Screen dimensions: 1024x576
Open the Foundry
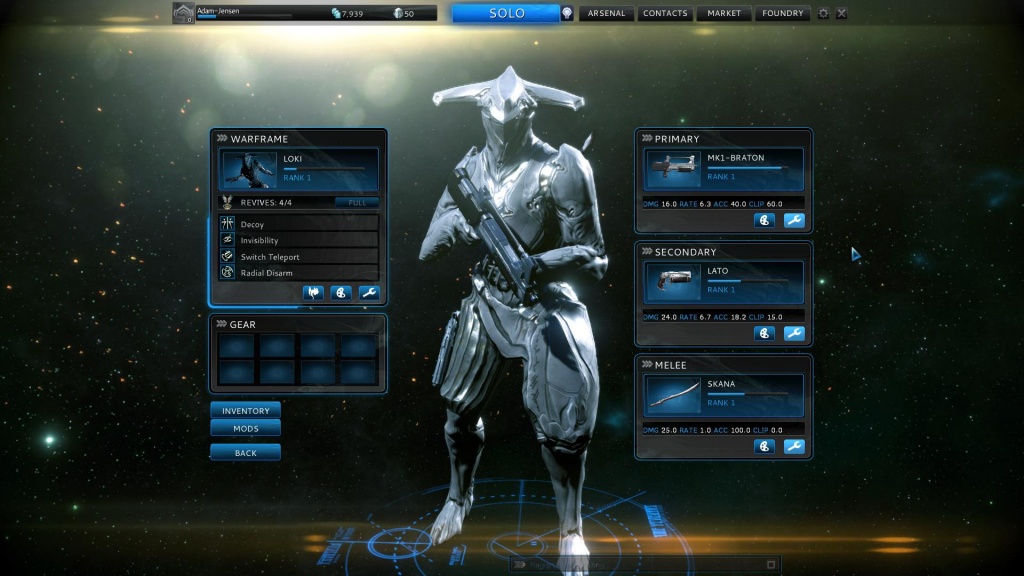tap(782, 13)
